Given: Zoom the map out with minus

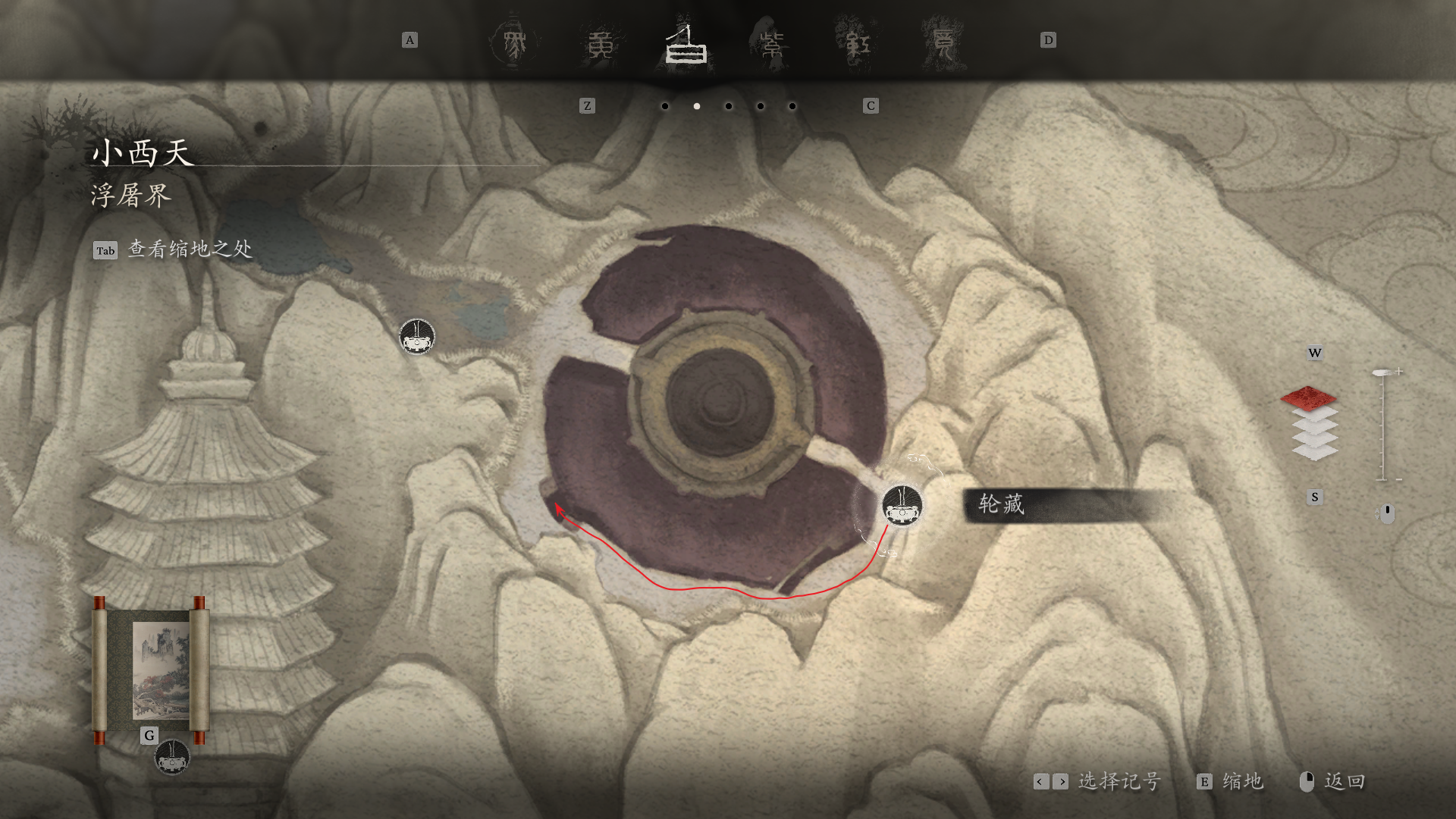Looking at the screenshot, I should (1398, 479).
